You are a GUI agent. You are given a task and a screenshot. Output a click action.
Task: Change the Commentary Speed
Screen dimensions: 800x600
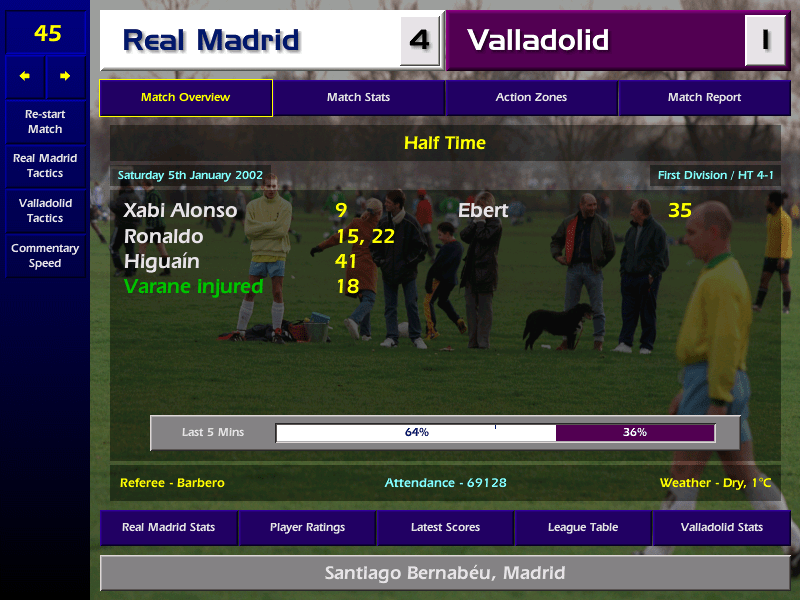click(x=45, y=256)
